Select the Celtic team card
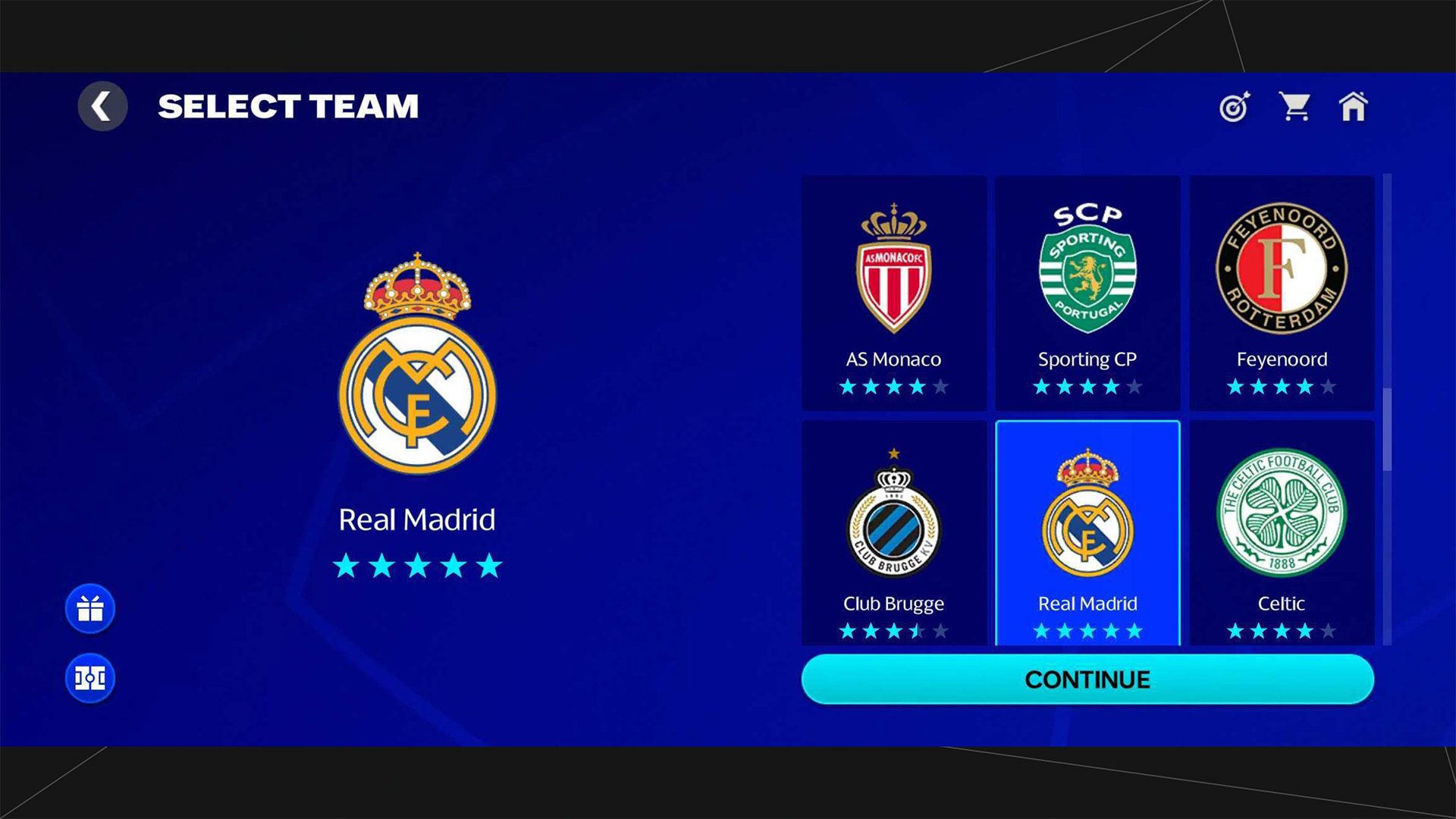 click(1280, 531)
